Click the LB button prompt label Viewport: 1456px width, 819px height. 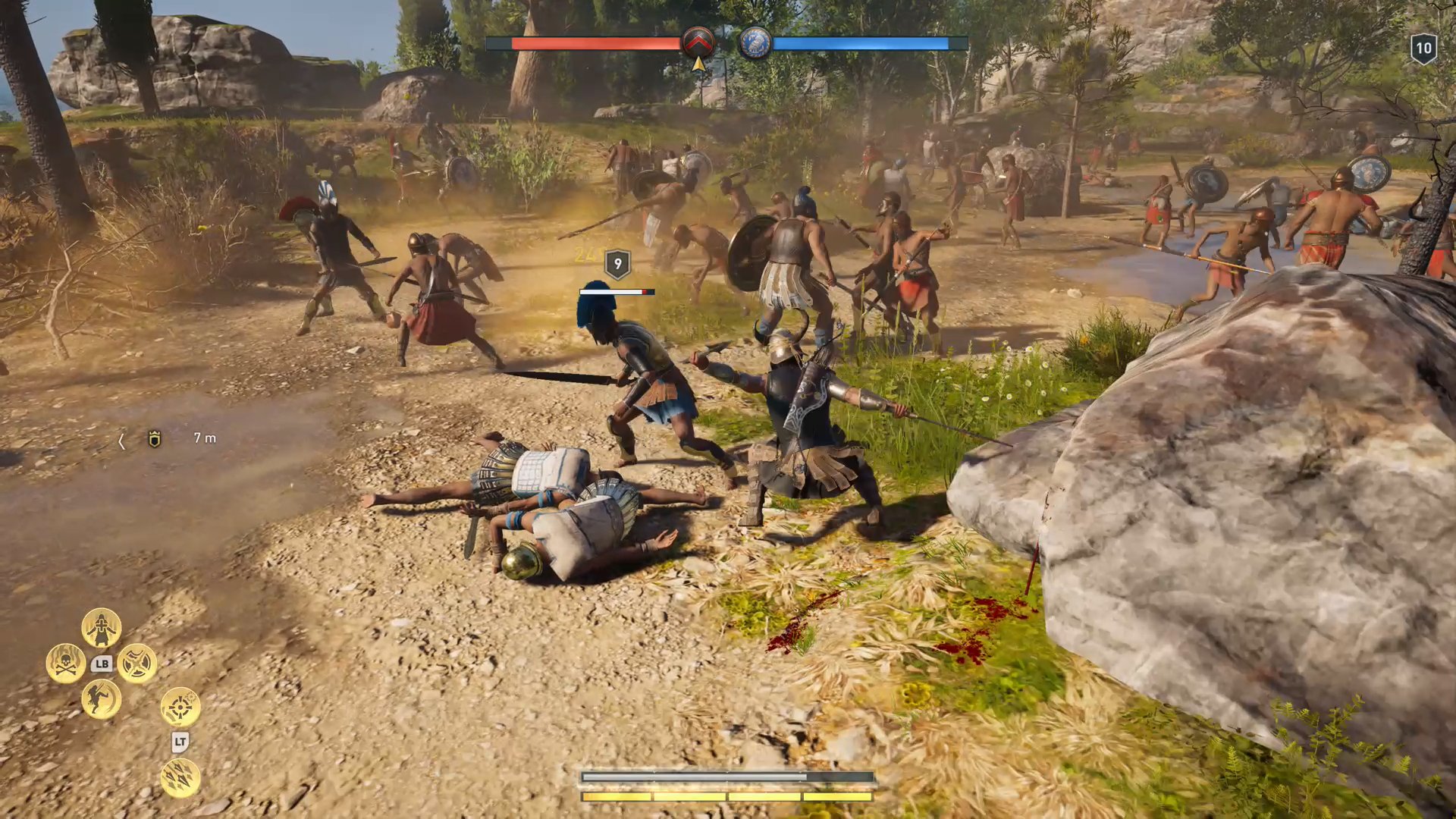[102, 663]
